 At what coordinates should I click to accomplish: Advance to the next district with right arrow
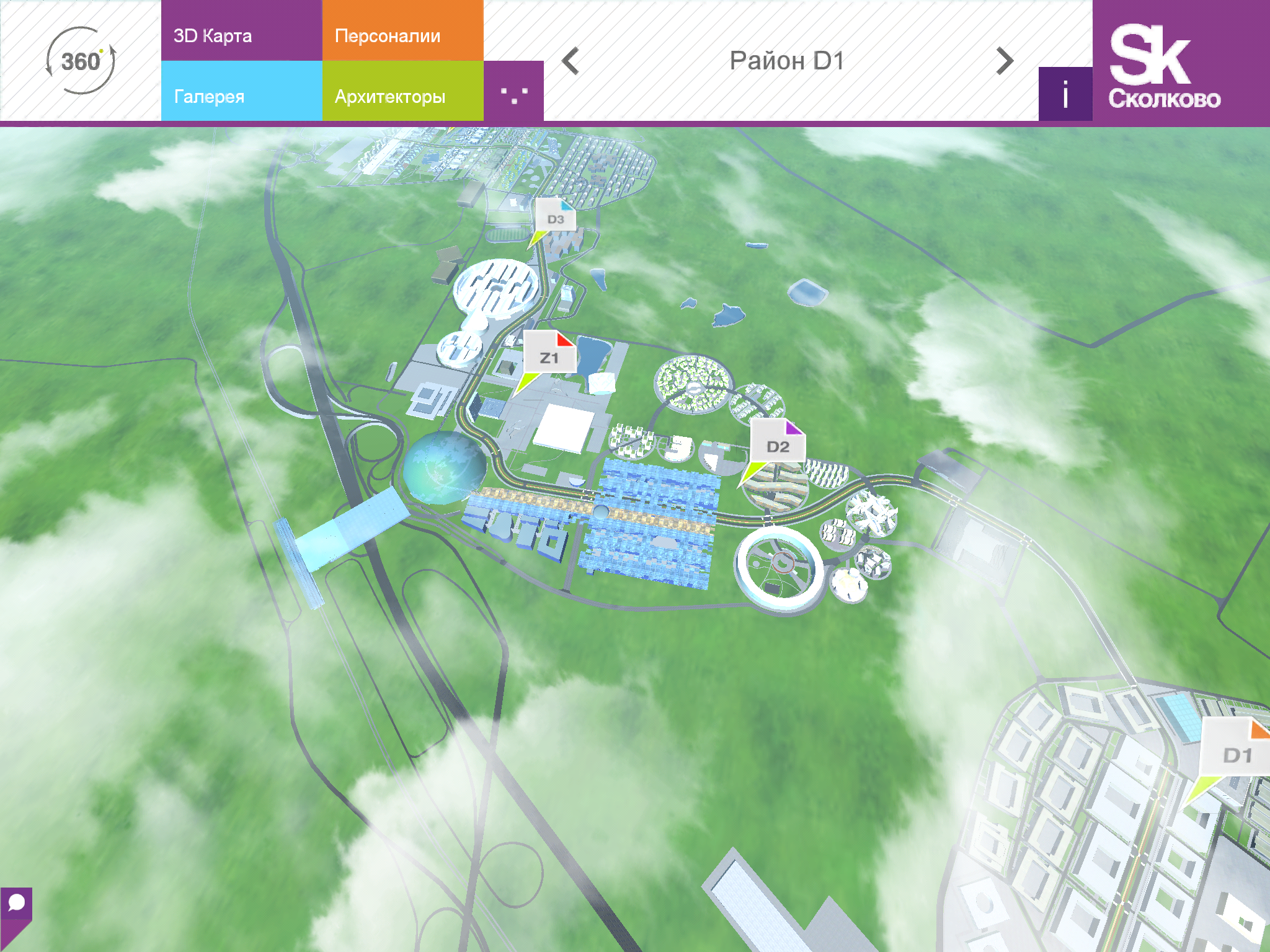click(x=1005, y=61)
